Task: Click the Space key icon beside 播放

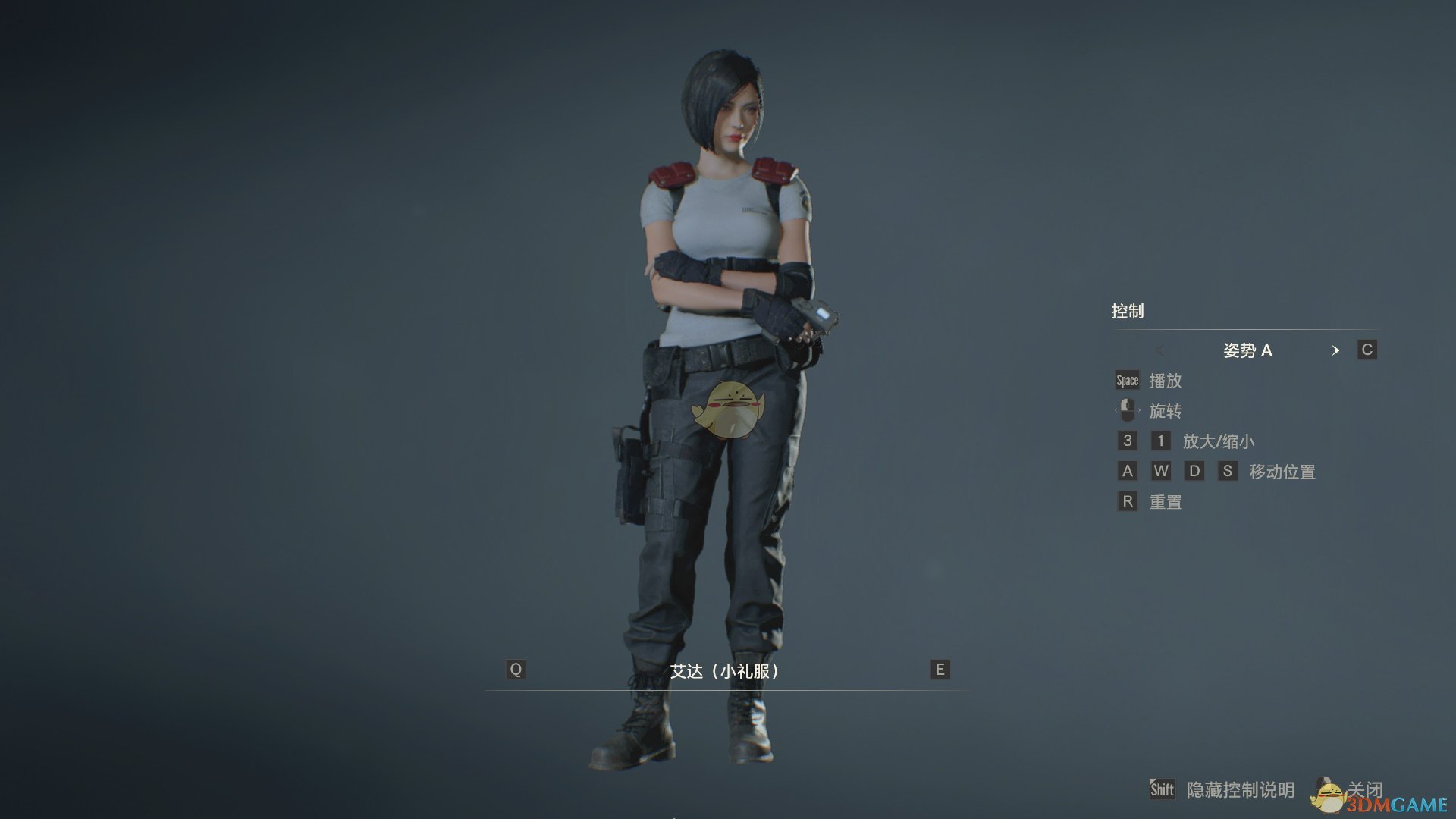Action: [1126, 380]
